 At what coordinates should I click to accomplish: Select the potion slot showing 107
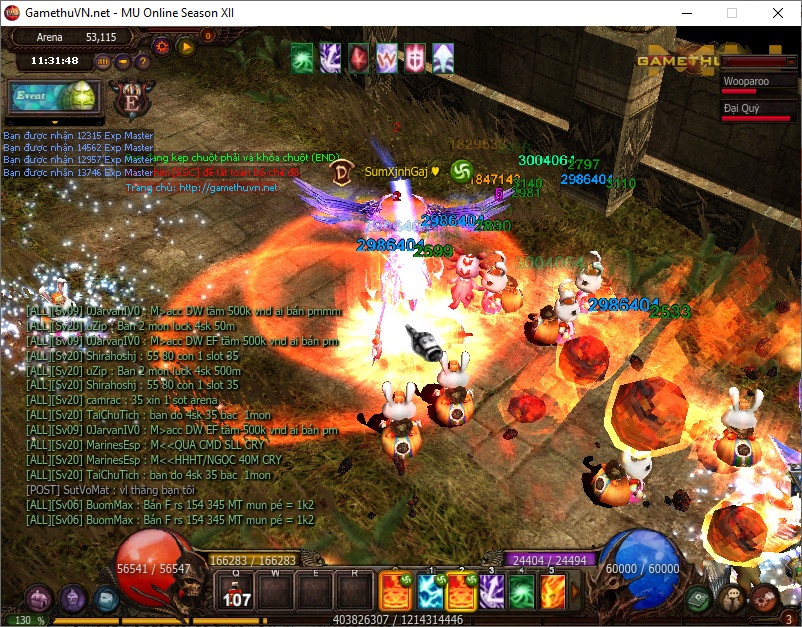click(236, 592)
